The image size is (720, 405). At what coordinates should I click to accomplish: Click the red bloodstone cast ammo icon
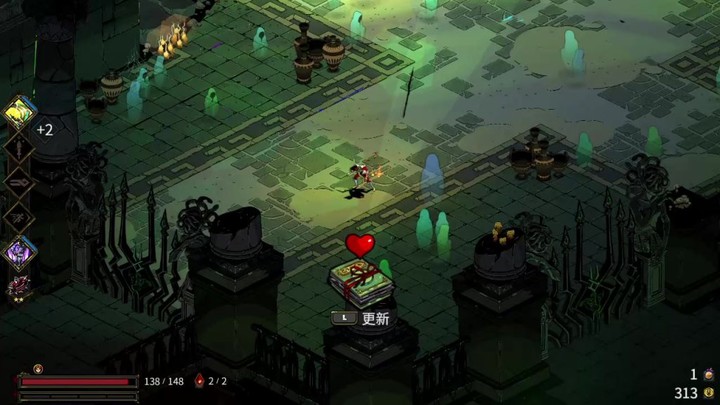(199, 380)
